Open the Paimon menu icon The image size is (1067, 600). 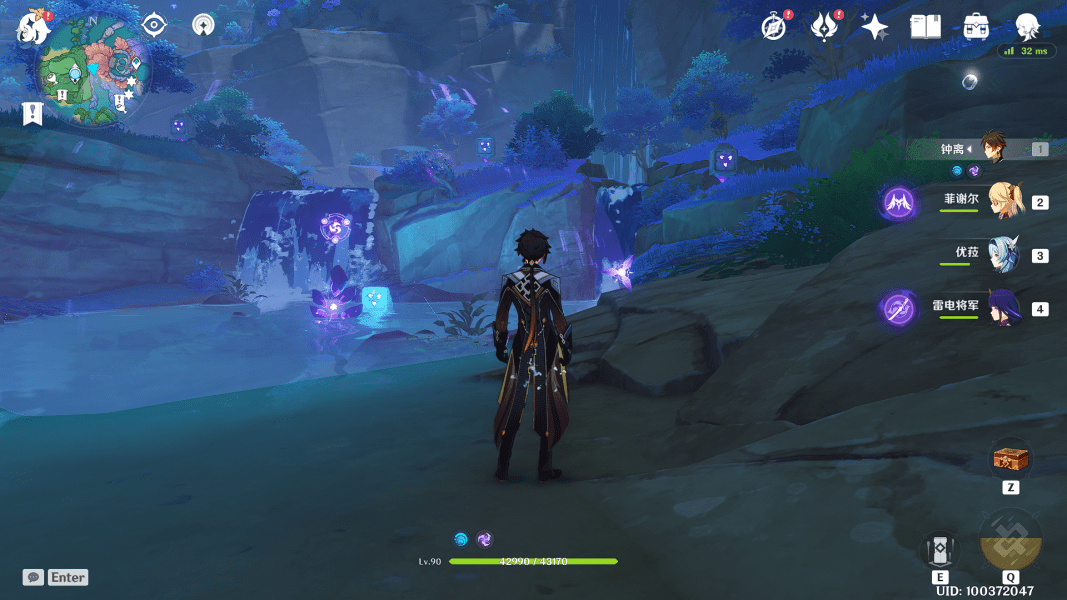pos(33,27)
